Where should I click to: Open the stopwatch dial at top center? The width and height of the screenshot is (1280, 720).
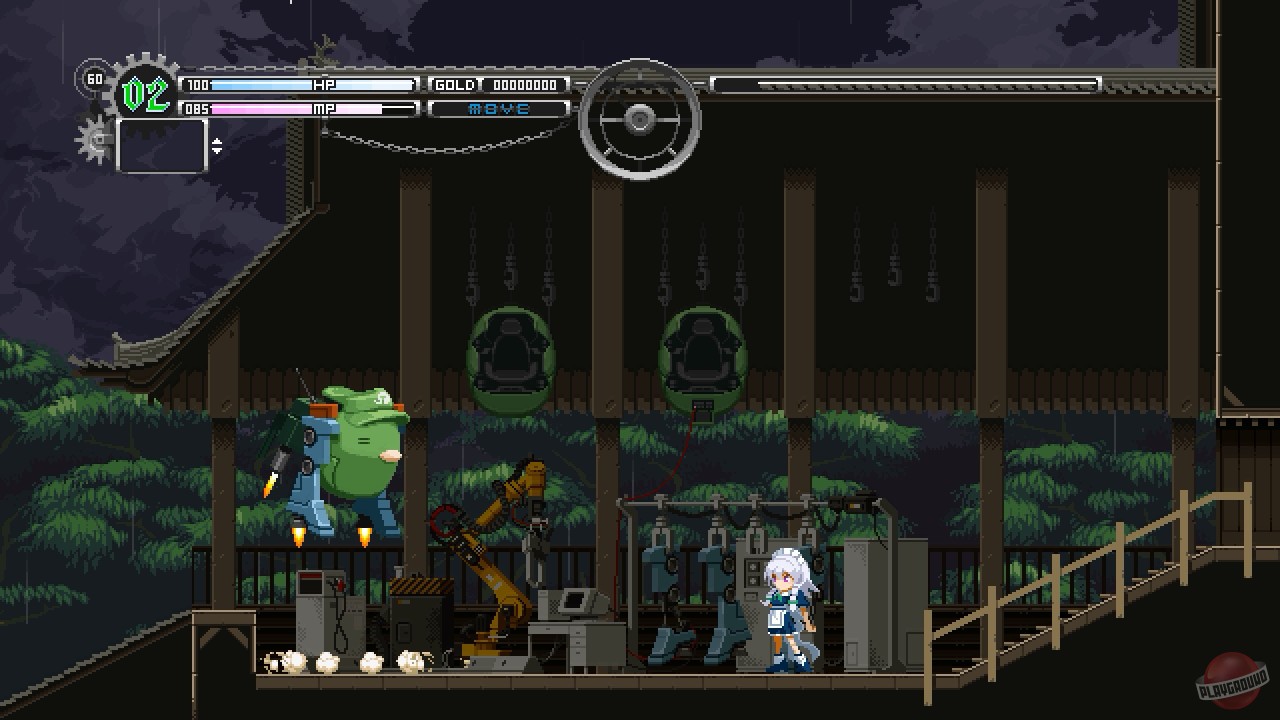[640, 118]
